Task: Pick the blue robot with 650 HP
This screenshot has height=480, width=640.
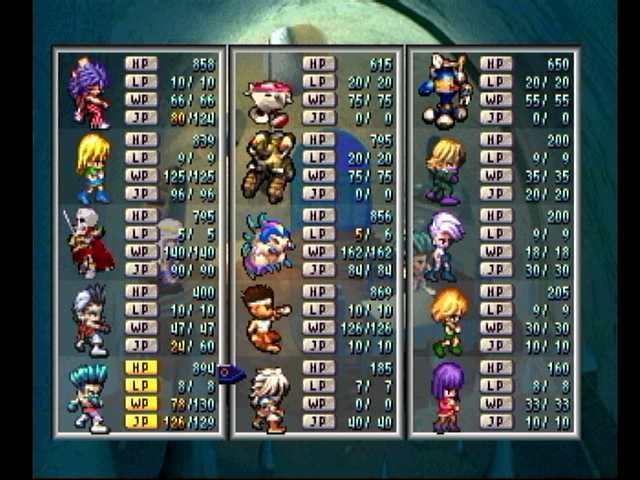Action: tap(446, 90)
